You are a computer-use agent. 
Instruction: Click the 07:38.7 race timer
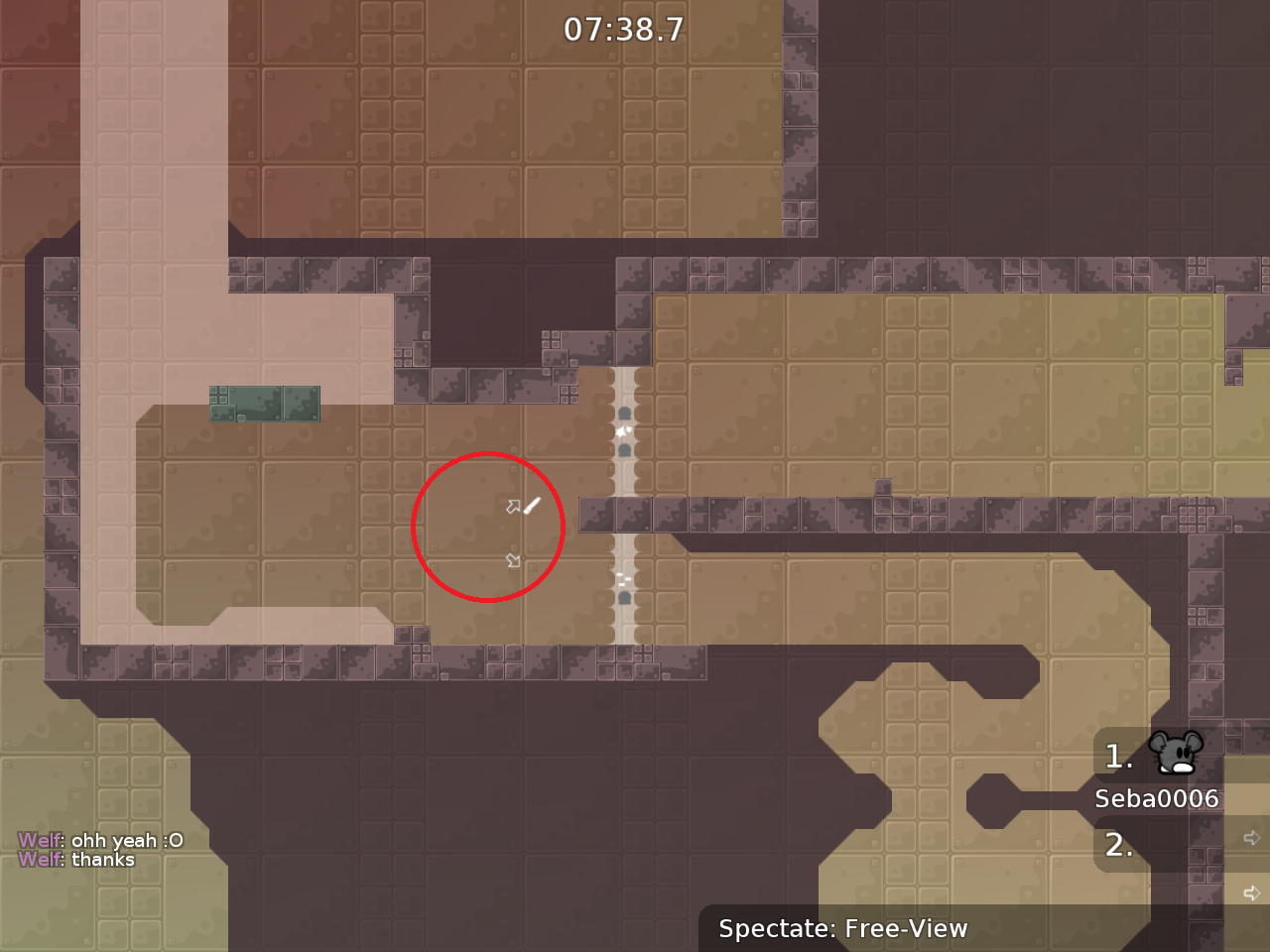(x=625, y=29)
